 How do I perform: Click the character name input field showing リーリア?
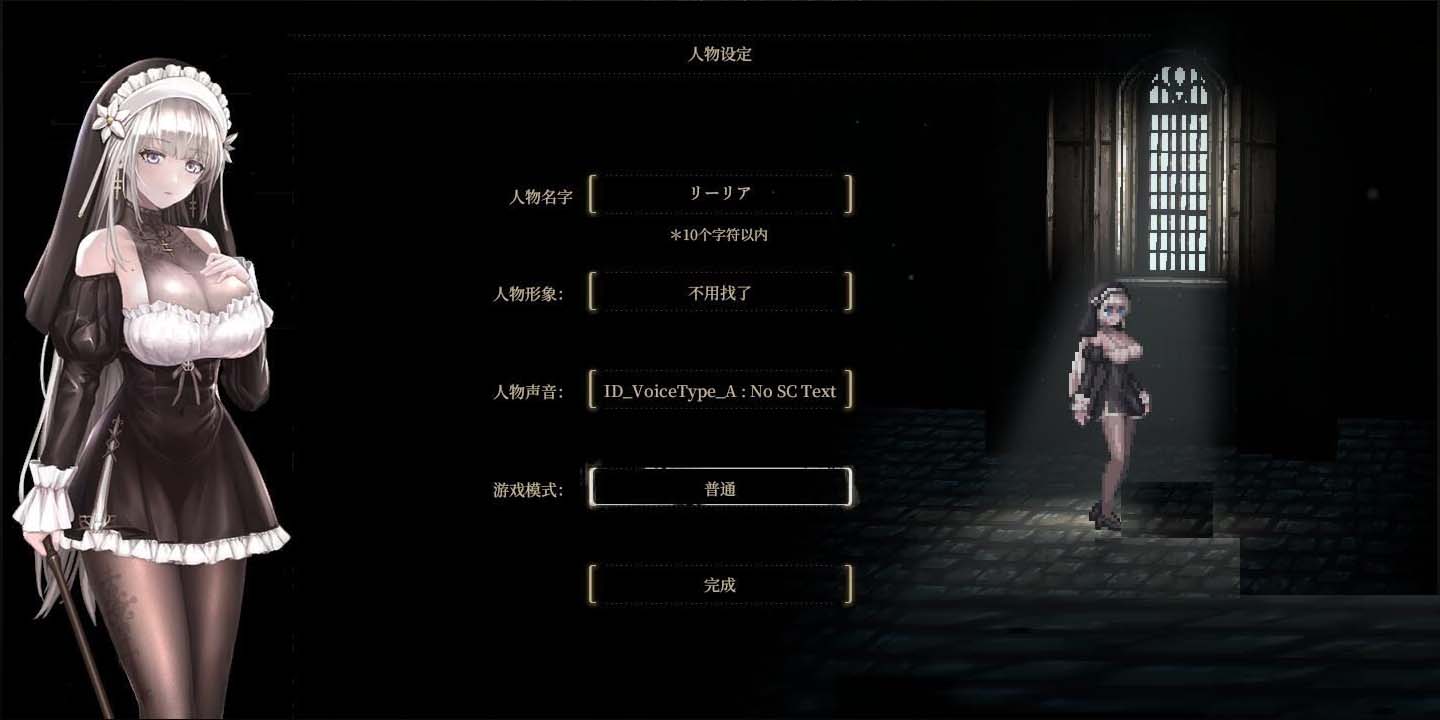719,193
